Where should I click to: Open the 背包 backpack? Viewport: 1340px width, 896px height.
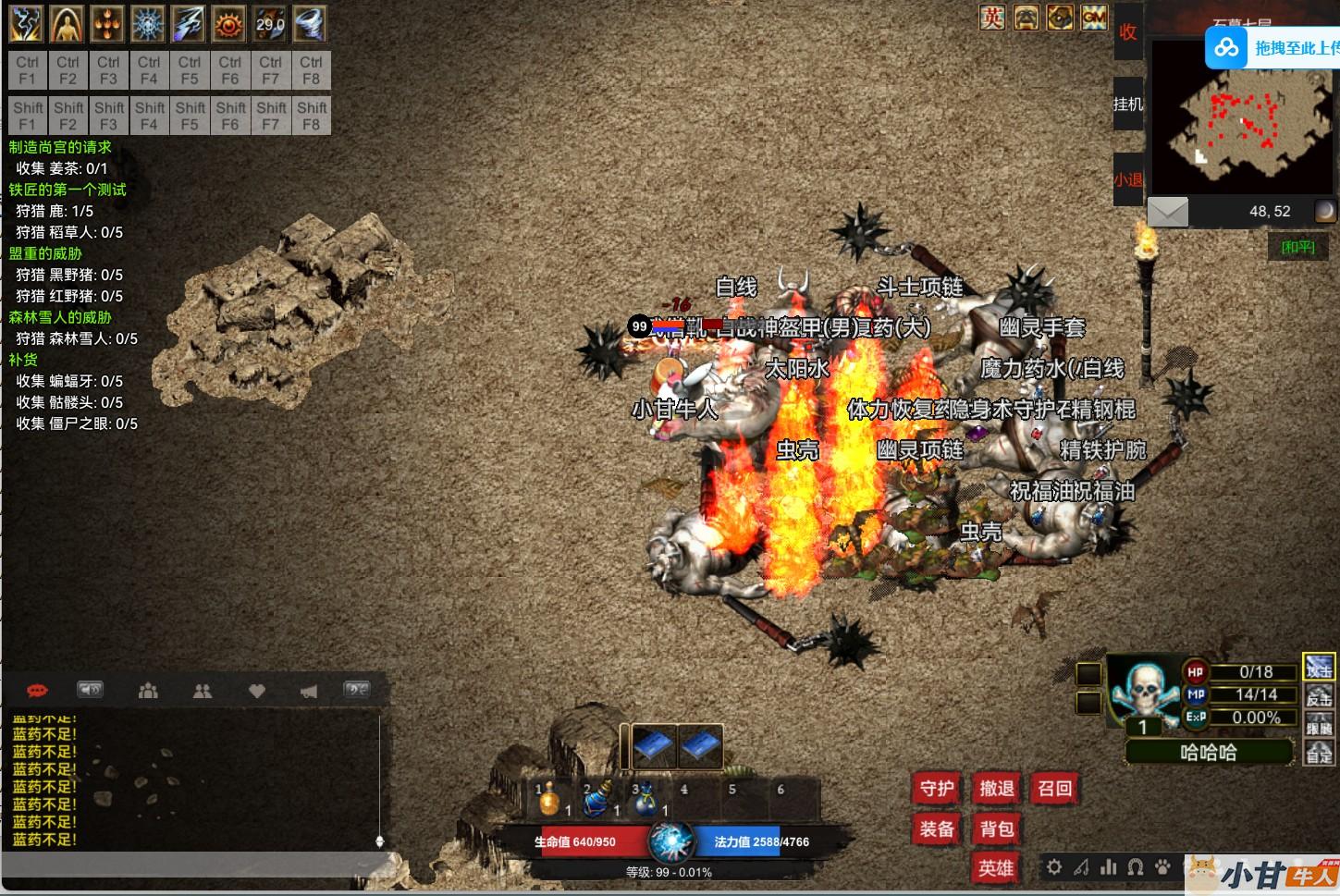coord(997,829)
